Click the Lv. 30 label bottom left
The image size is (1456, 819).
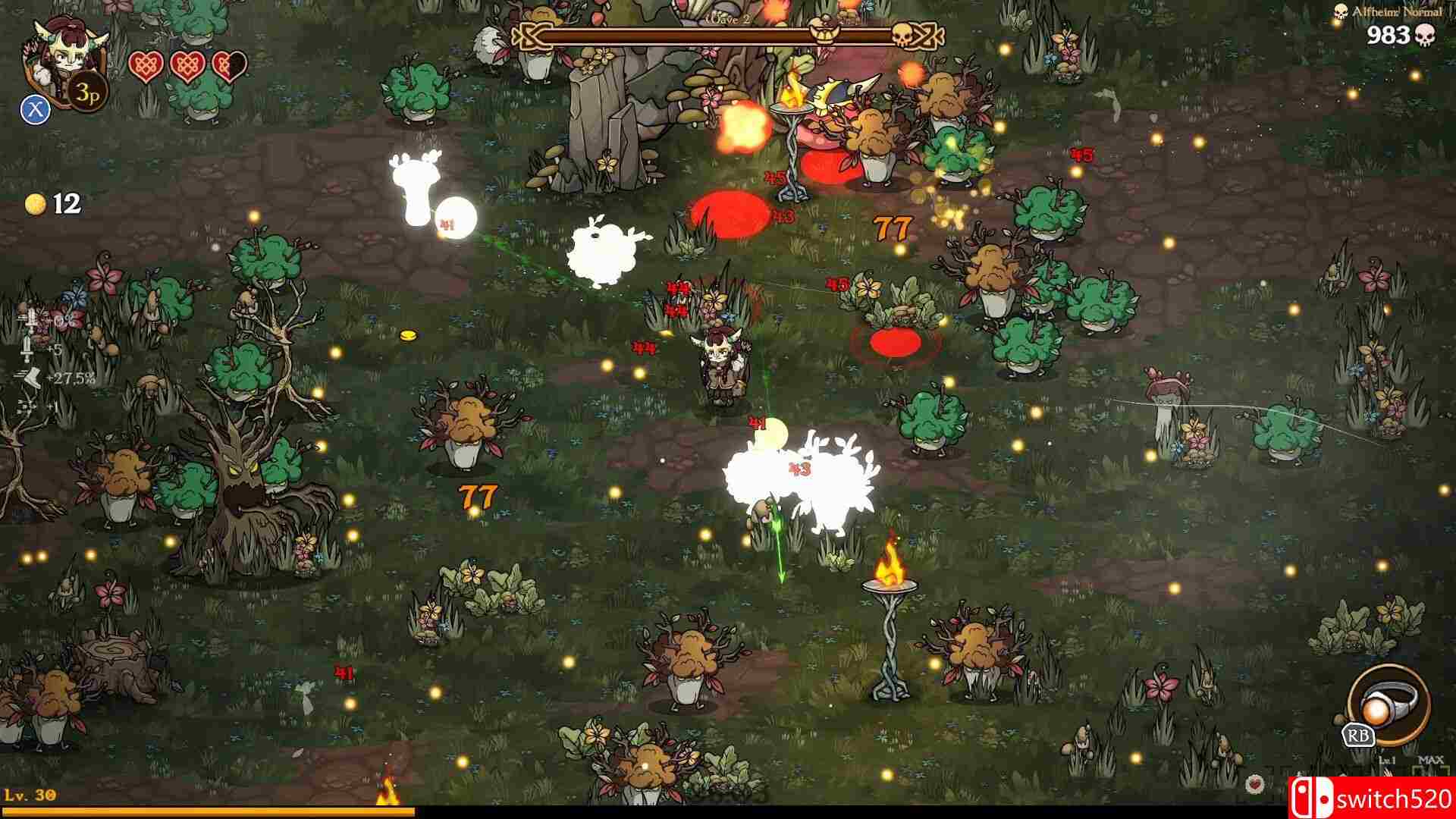pyautogui.click(x=29, y=793)
